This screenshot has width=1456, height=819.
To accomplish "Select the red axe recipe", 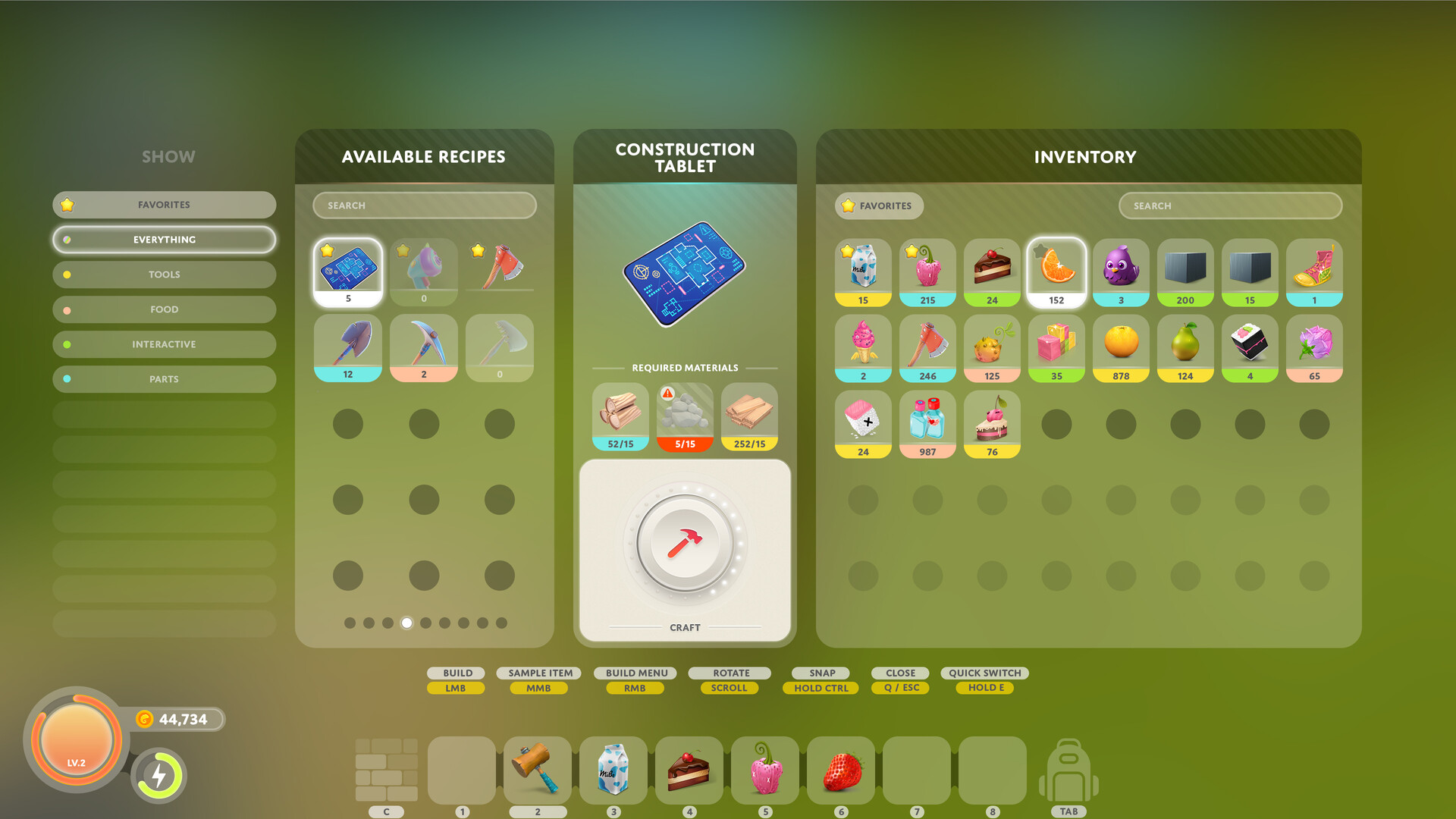I will tap(499, 271).
